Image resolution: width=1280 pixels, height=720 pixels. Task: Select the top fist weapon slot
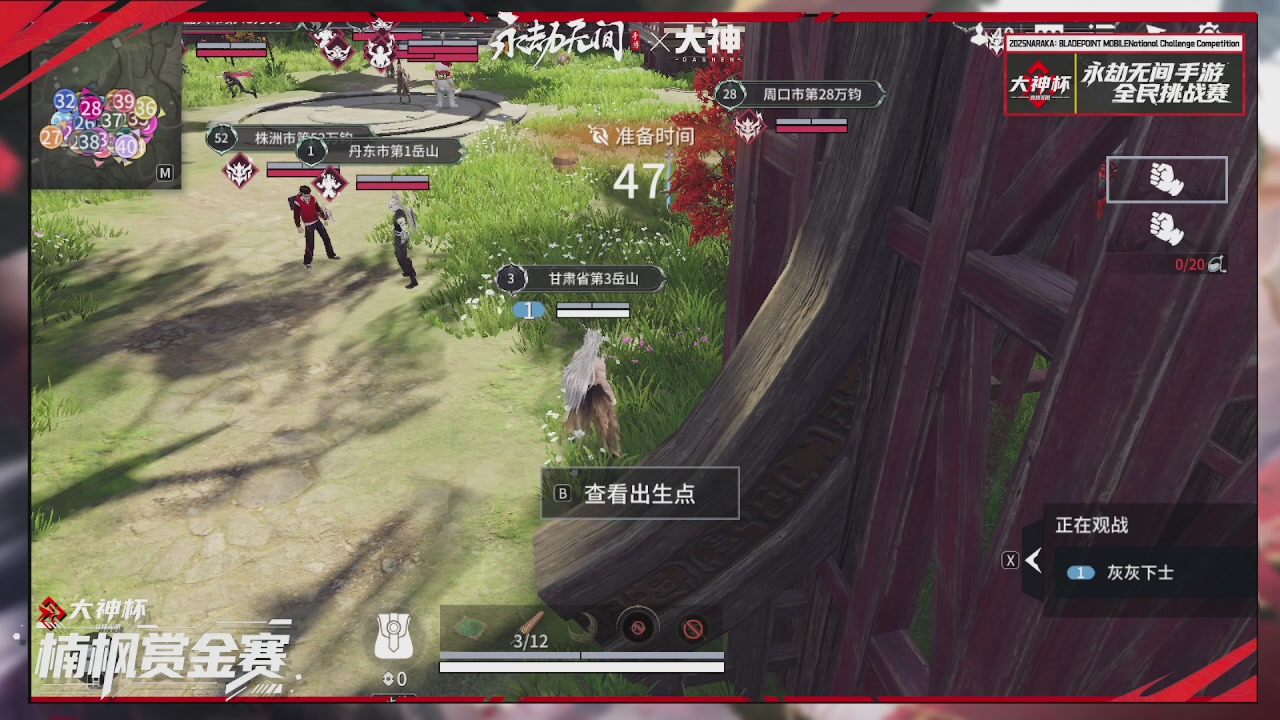1166,178
